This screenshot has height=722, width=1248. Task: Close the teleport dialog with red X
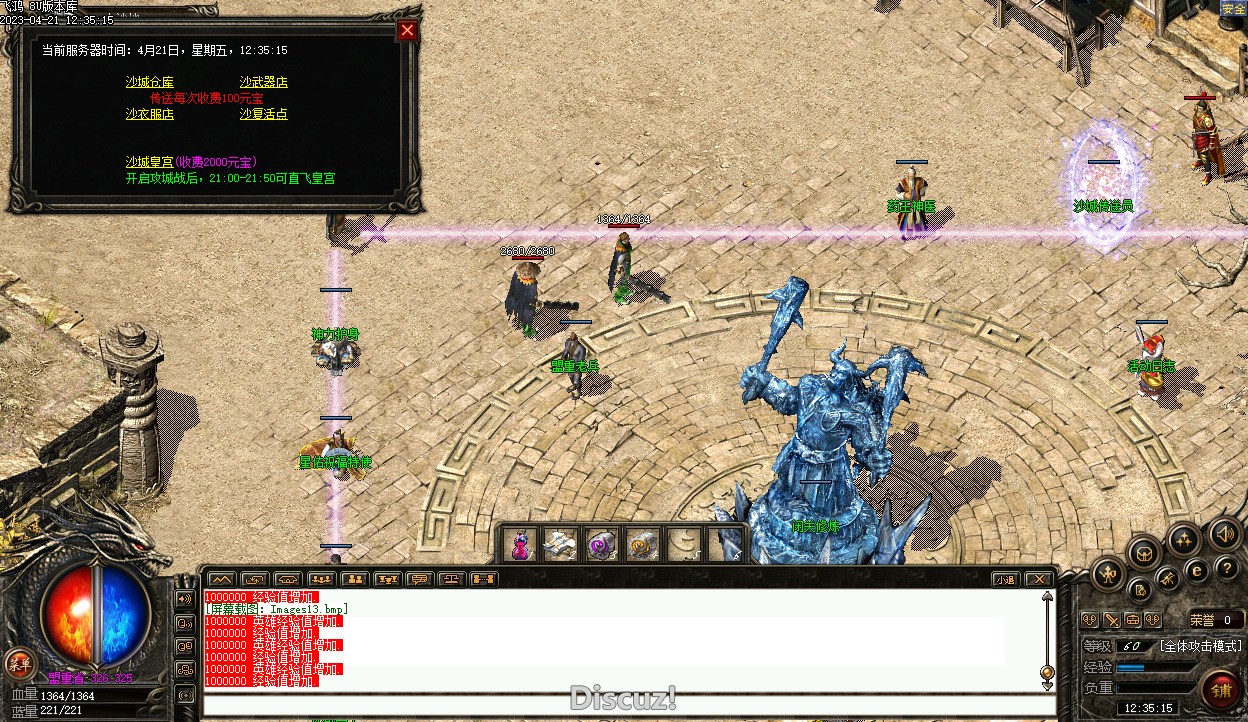(x=407, y=30)
